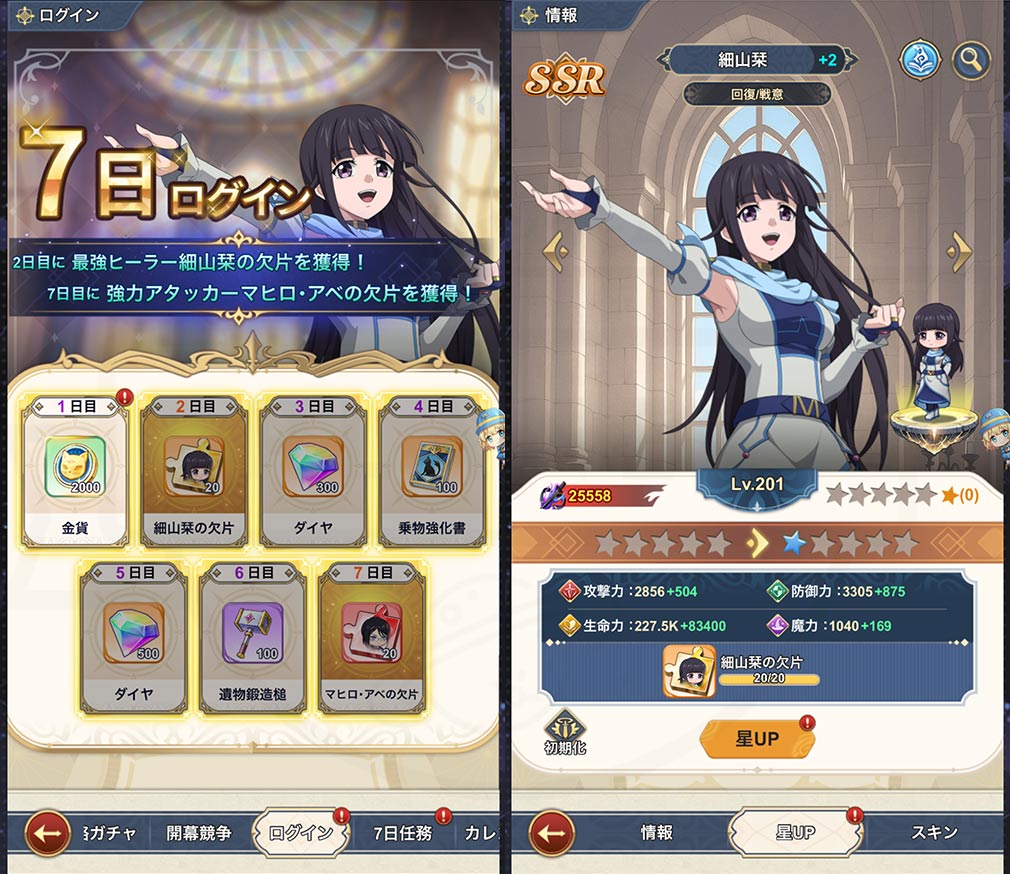Claim the day 1 金貨 reward
Viewport: 1010px width, 874px height.
[x=75, y=470]
